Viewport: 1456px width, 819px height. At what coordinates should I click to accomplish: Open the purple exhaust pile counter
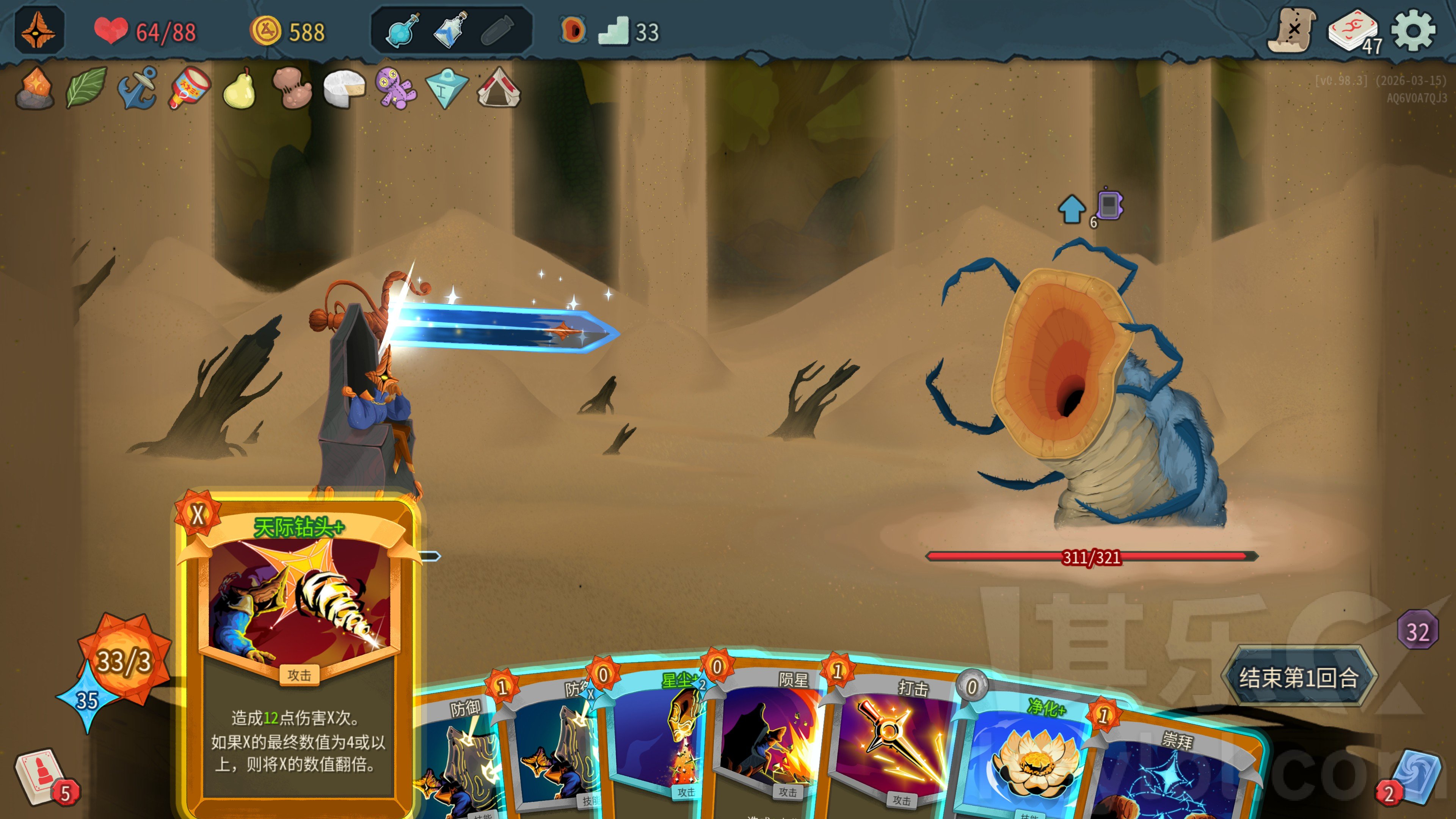click(1417, 630)
